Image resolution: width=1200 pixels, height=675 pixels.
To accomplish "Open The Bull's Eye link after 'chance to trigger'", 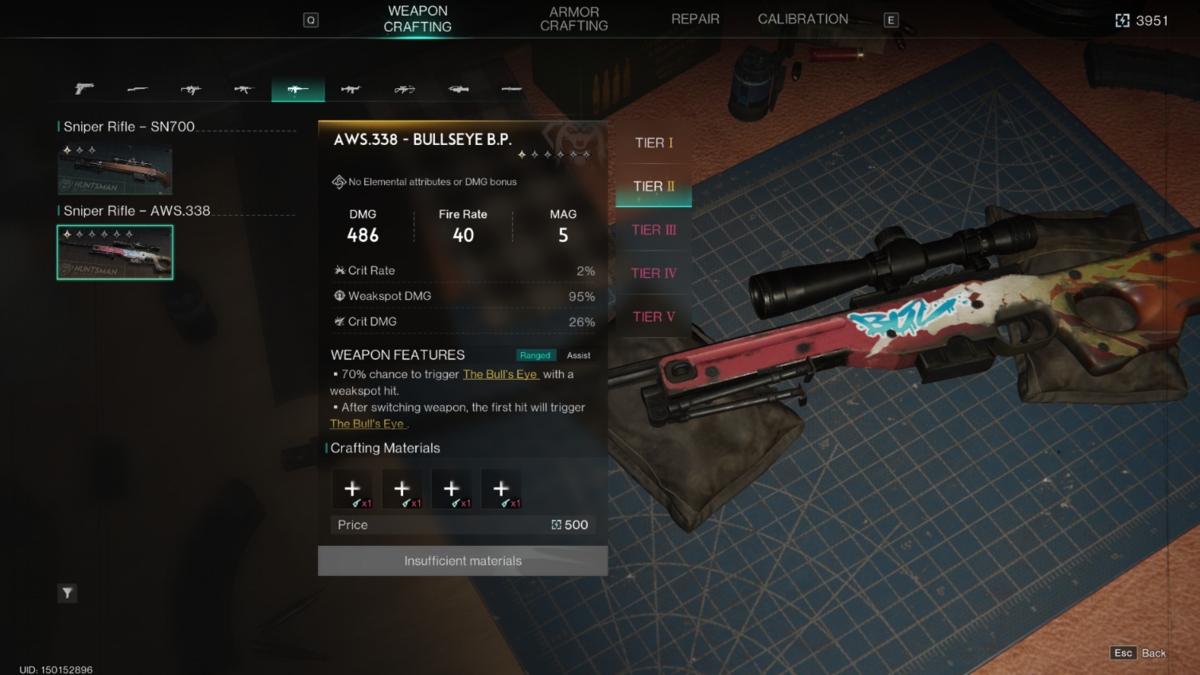I will click(500, 374).
